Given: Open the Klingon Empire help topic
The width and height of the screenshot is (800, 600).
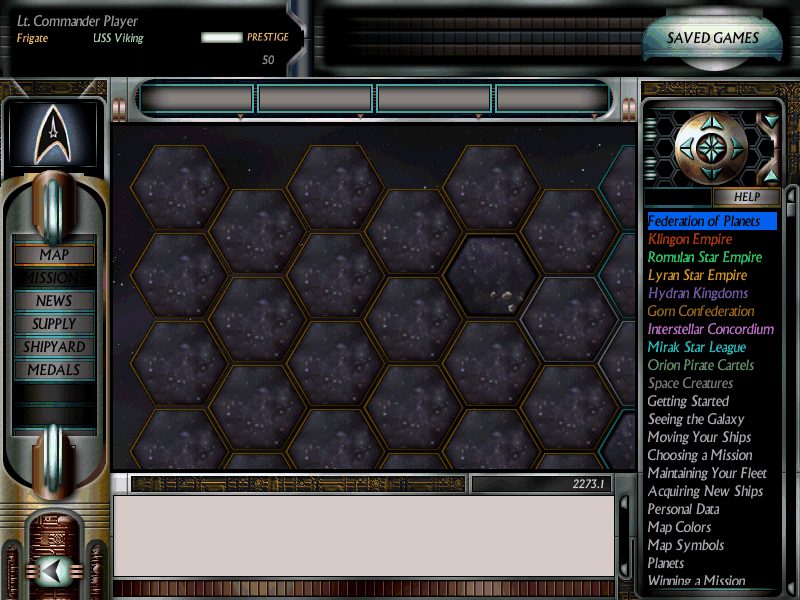Looking at the screenshot, I should pyautogui.click(x=690, y=239).
